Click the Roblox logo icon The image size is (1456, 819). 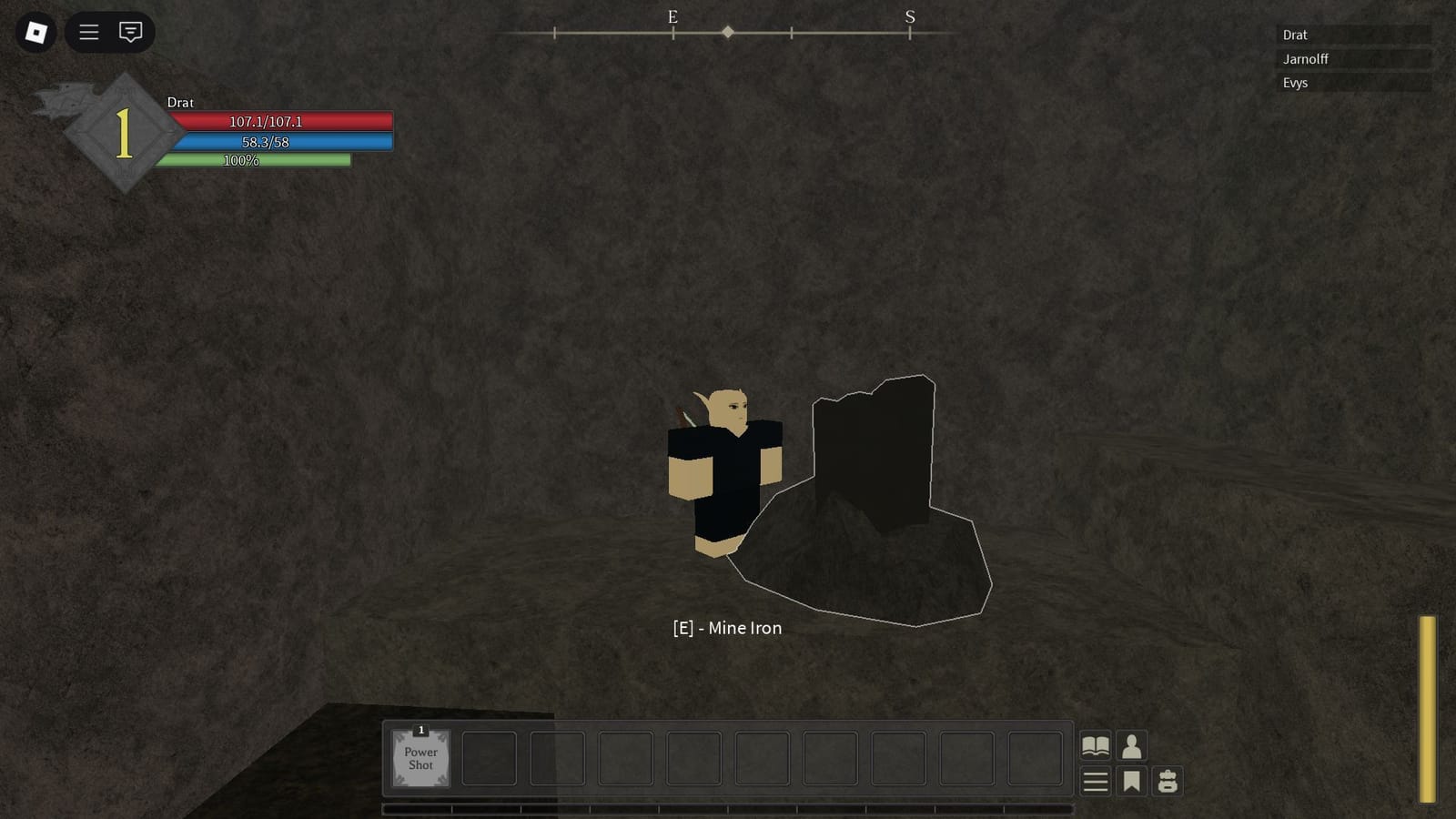point(35,33)
